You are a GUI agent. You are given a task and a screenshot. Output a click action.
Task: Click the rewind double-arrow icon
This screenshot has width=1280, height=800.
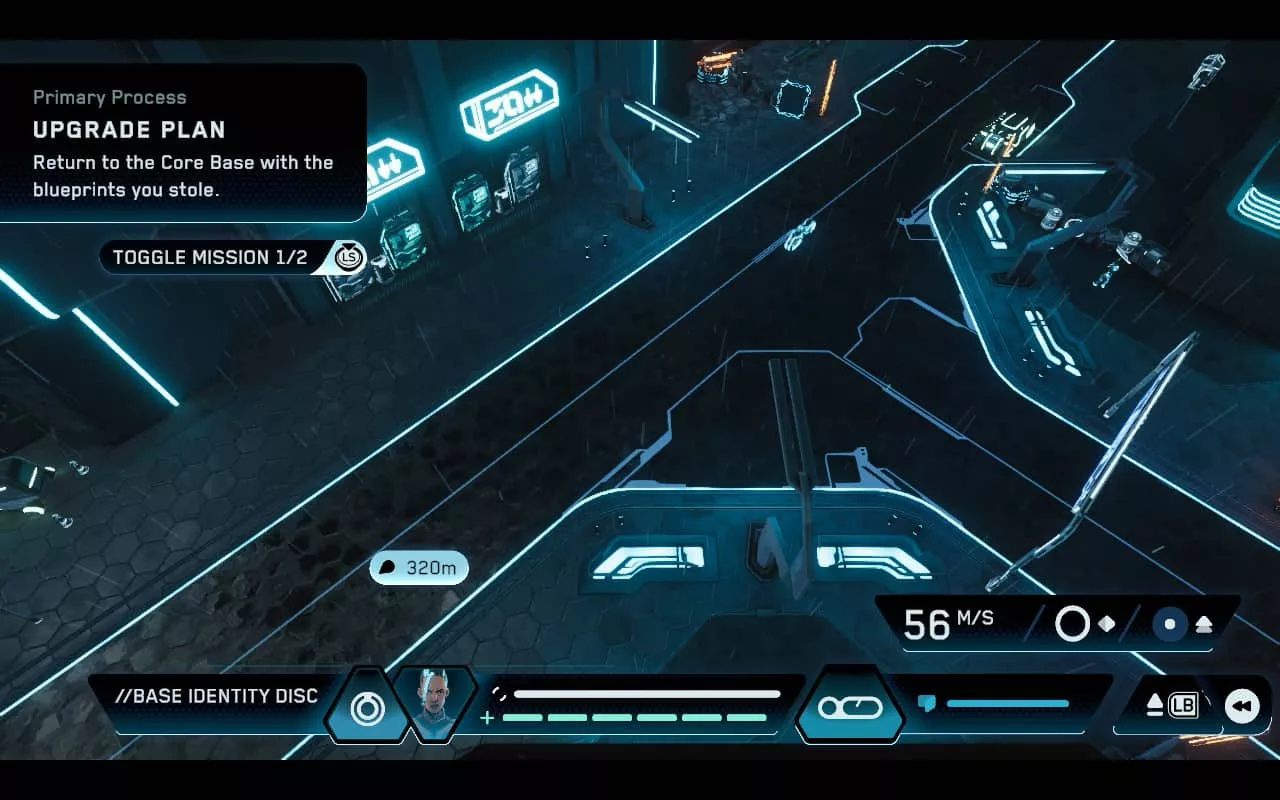[1242, 706]
